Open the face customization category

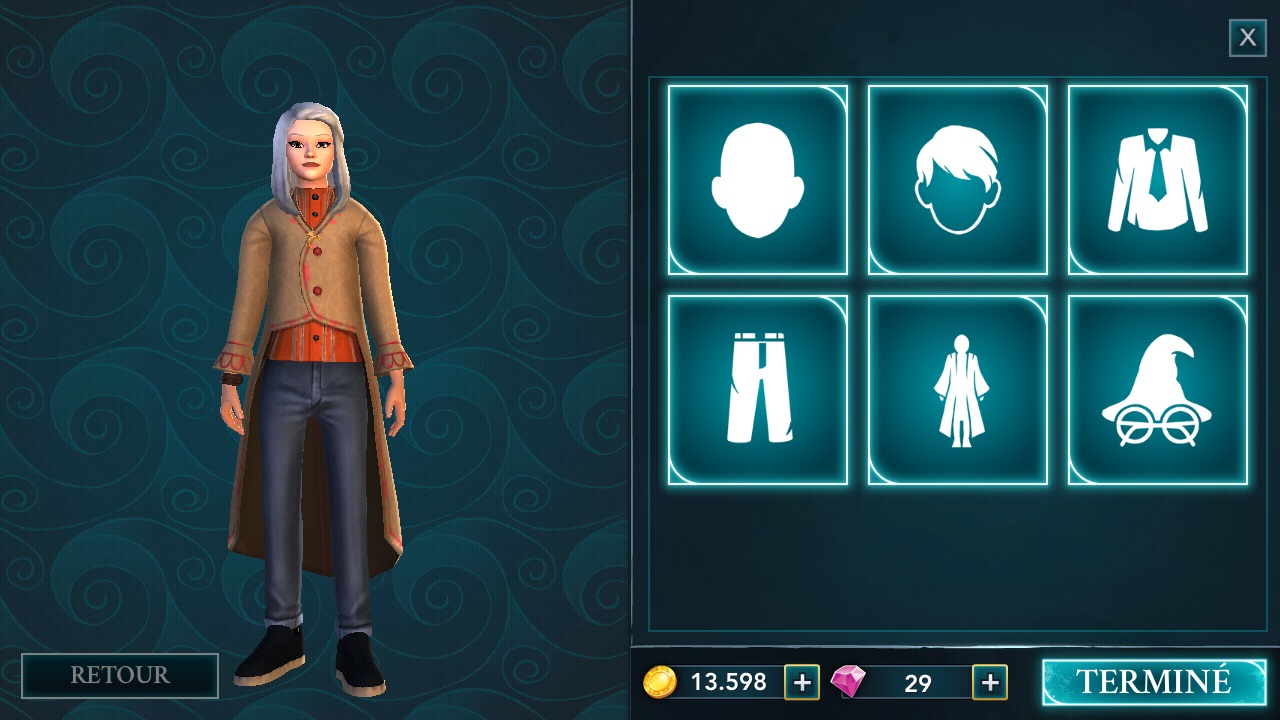pyautogui.click(x=757, y=180)
